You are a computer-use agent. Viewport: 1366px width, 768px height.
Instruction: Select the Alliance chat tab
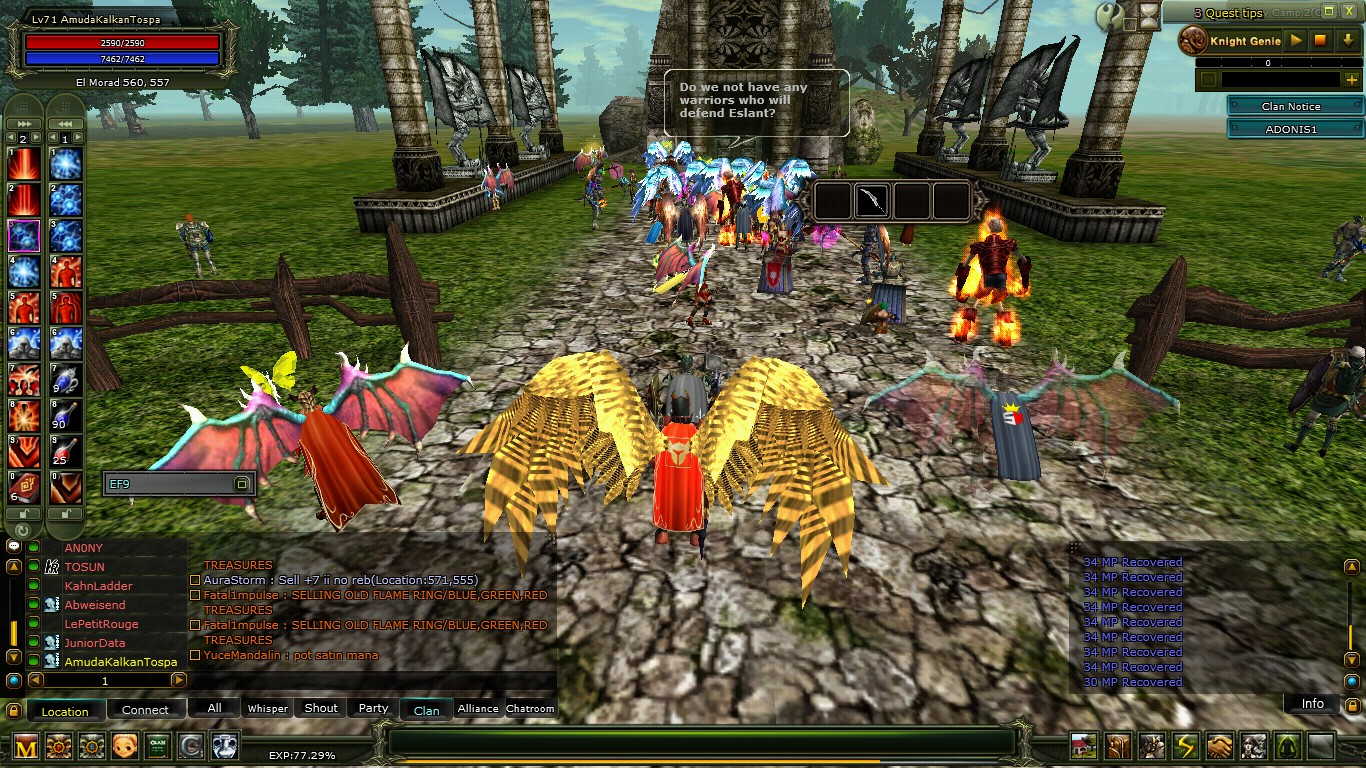[x=477, y=708]
